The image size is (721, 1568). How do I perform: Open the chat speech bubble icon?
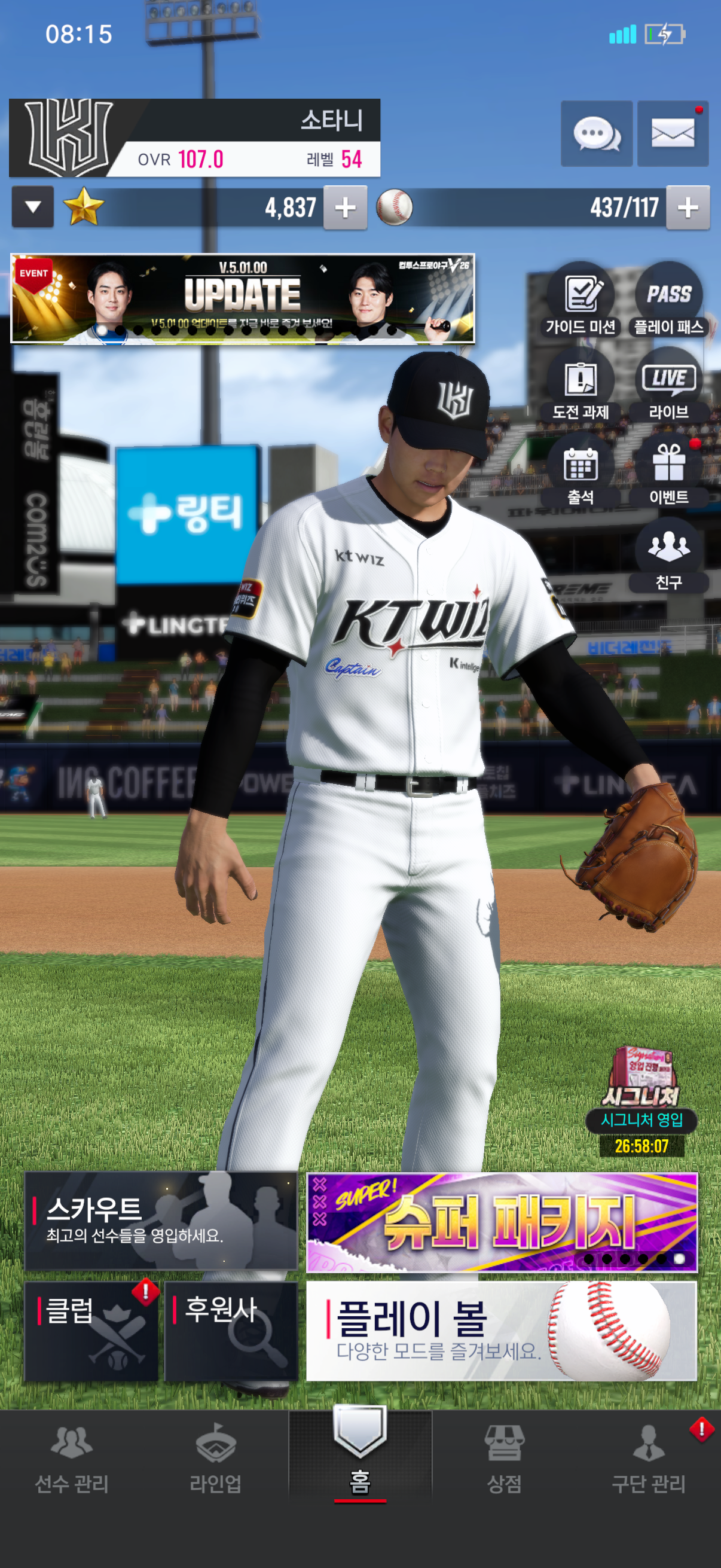[596, 133]
